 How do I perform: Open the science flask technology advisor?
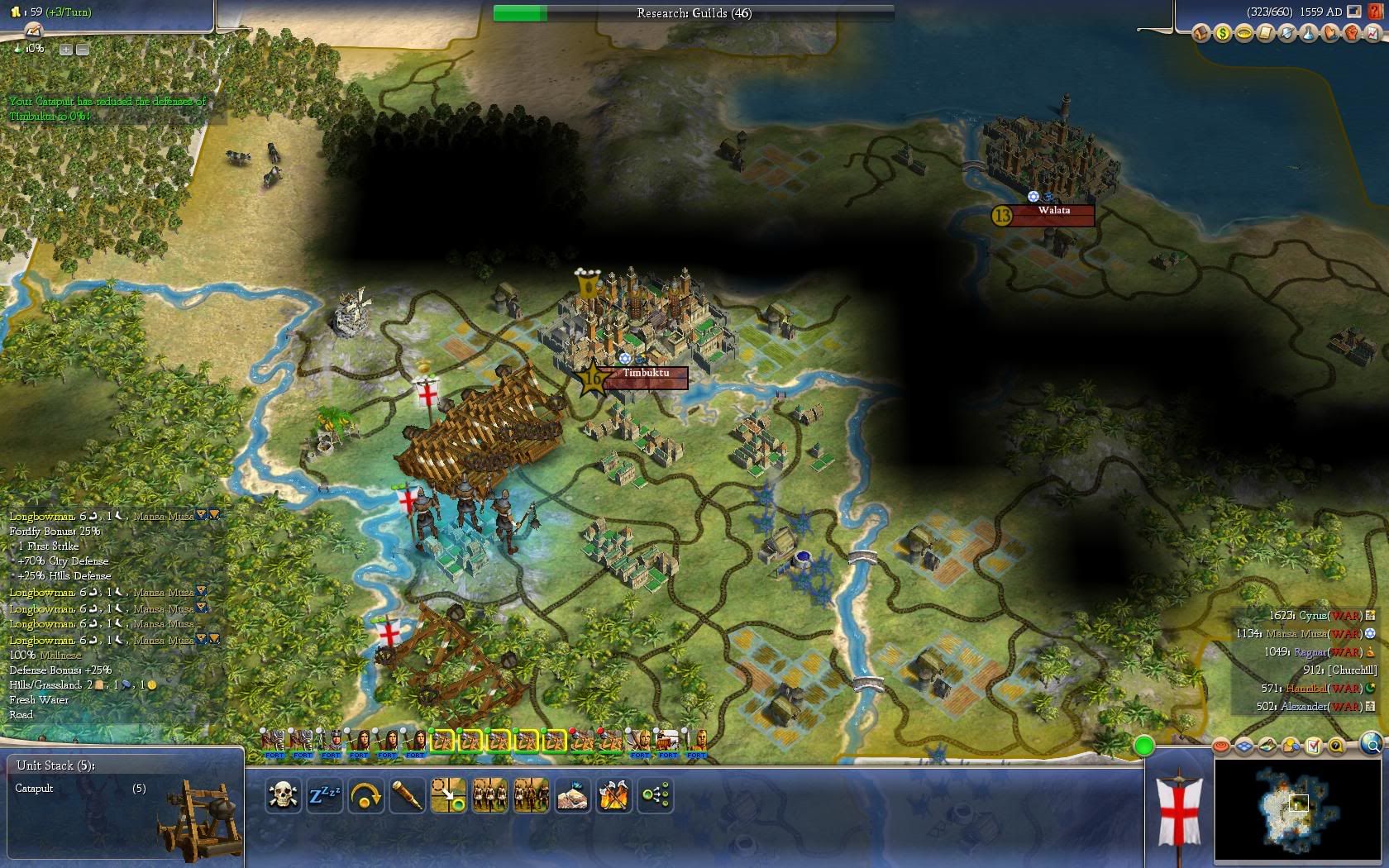click(x=1308, y=34)
